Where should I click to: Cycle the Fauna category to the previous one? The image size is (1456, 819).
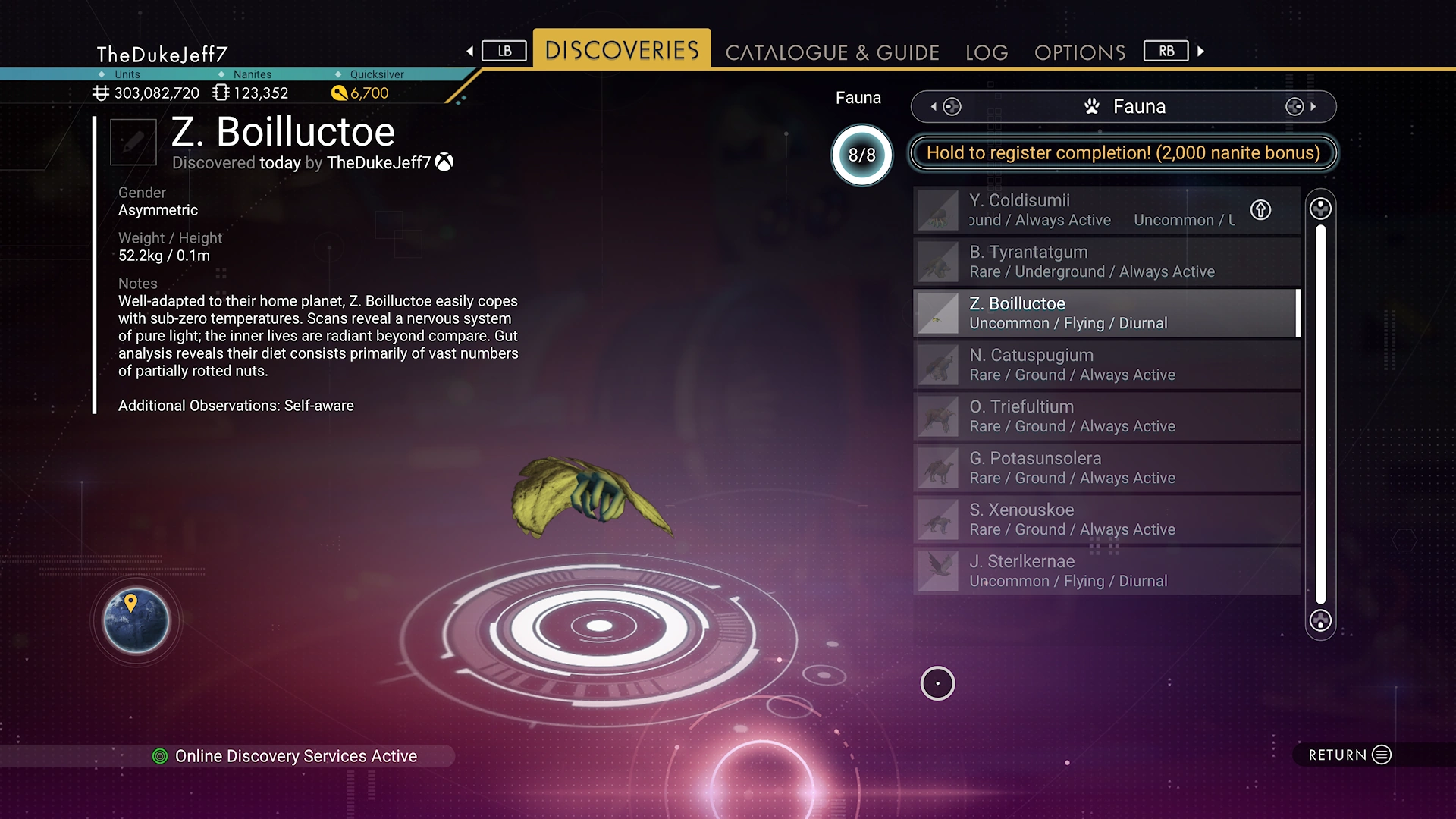coord(944,107)
